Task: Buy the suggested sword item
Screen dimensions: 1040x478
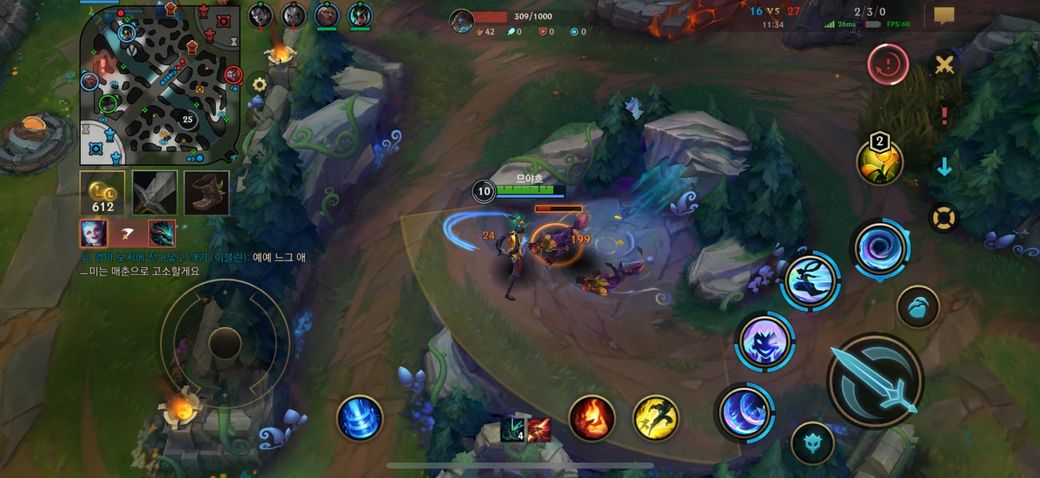Action: 155,193
